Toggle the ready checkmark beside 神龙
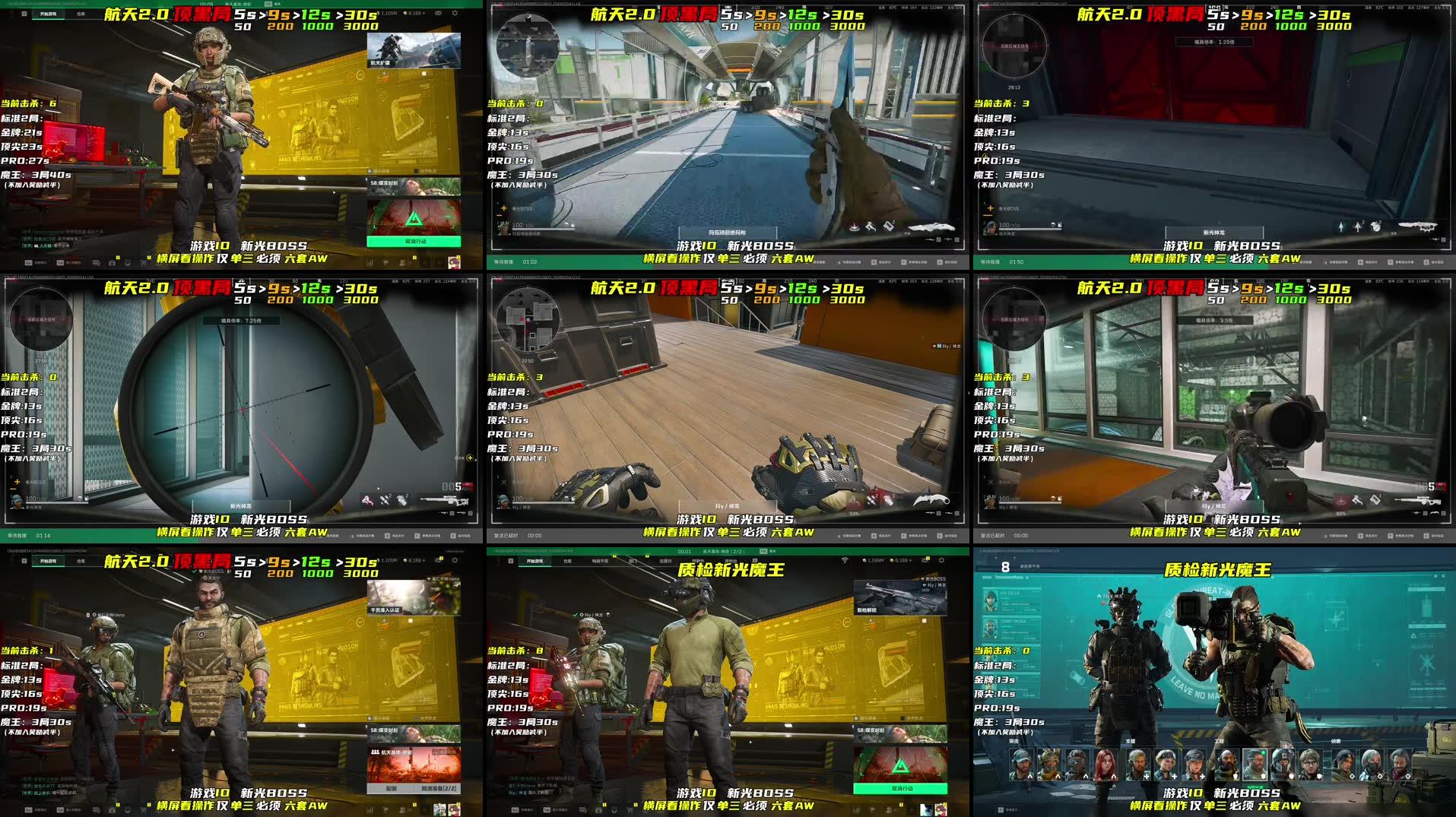This screenshot has width=1456, height=817. [576, 614]
